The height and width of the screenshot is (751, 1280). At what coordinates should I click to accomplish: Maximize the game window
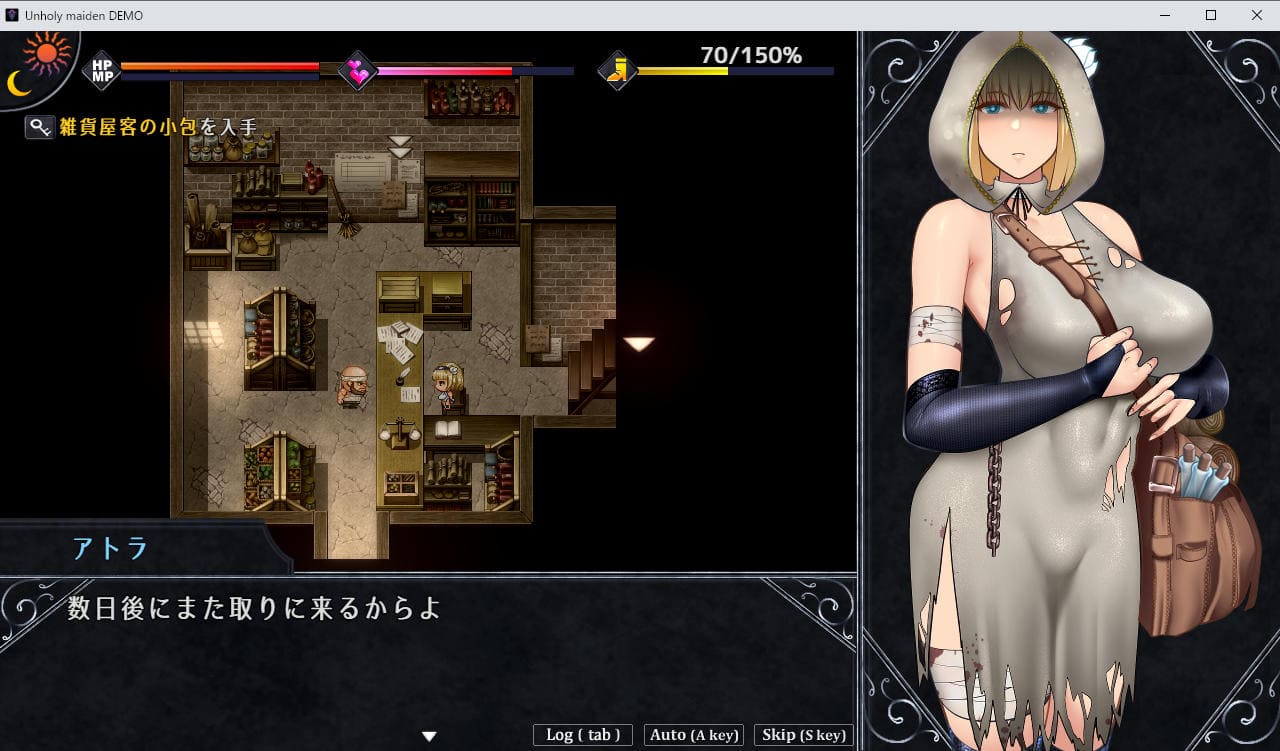(x=1210, y=15)
